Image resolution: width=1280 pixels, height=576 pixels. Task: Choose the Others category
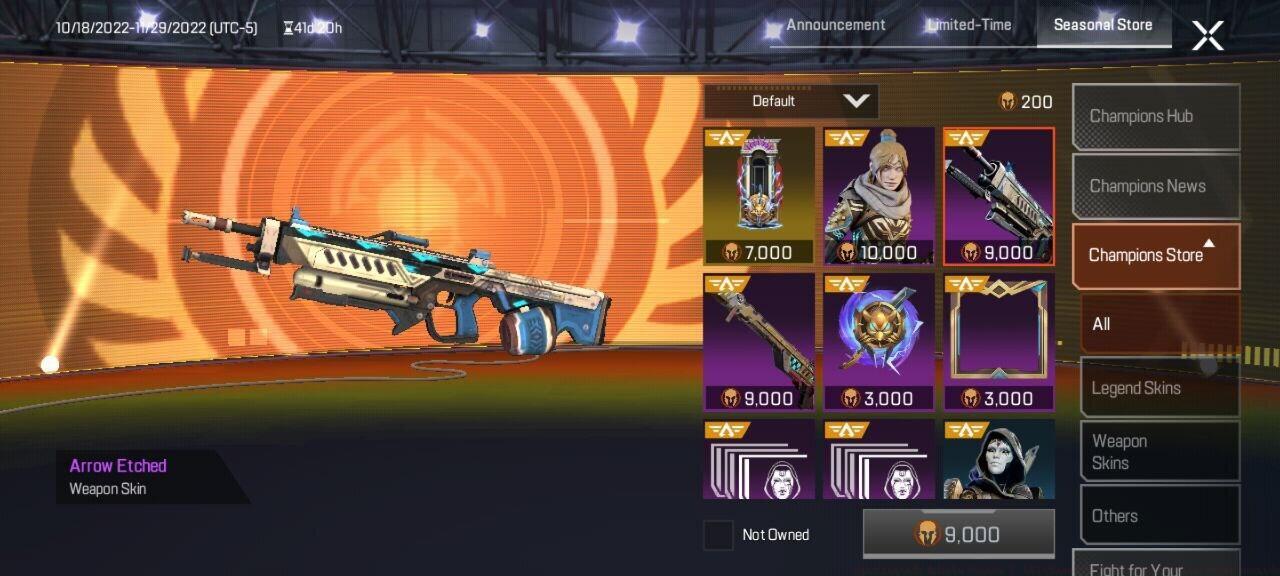pos(1159,516)
